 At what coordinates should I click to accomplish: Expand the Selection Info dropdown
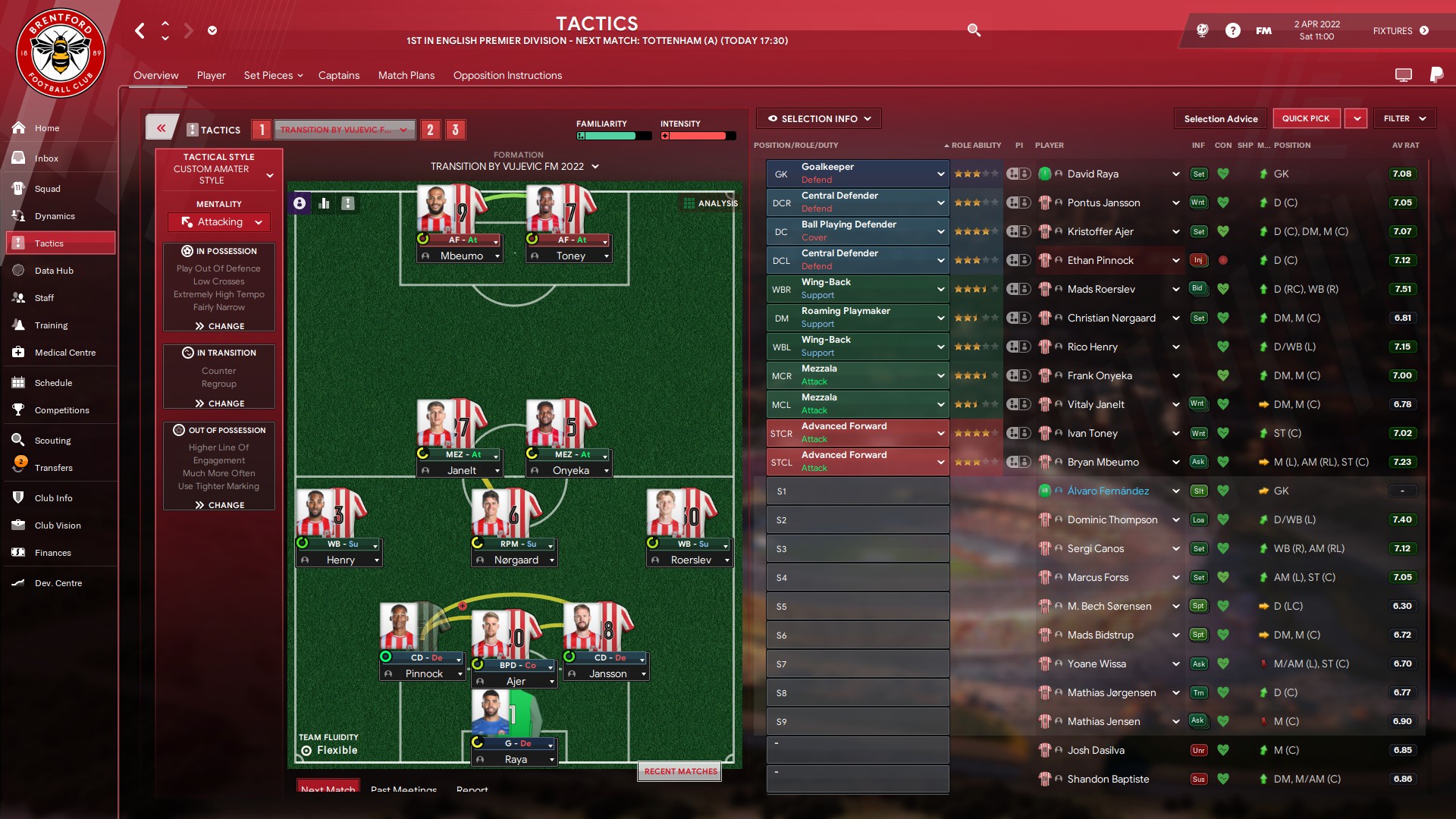[819, 118]
